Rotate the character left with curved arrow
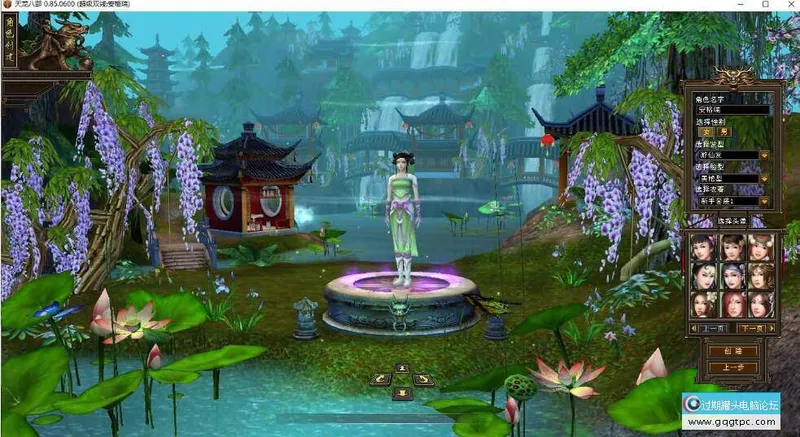Image resolution: width=800 pixels, height=437 pixels. (x=381, y=380)
